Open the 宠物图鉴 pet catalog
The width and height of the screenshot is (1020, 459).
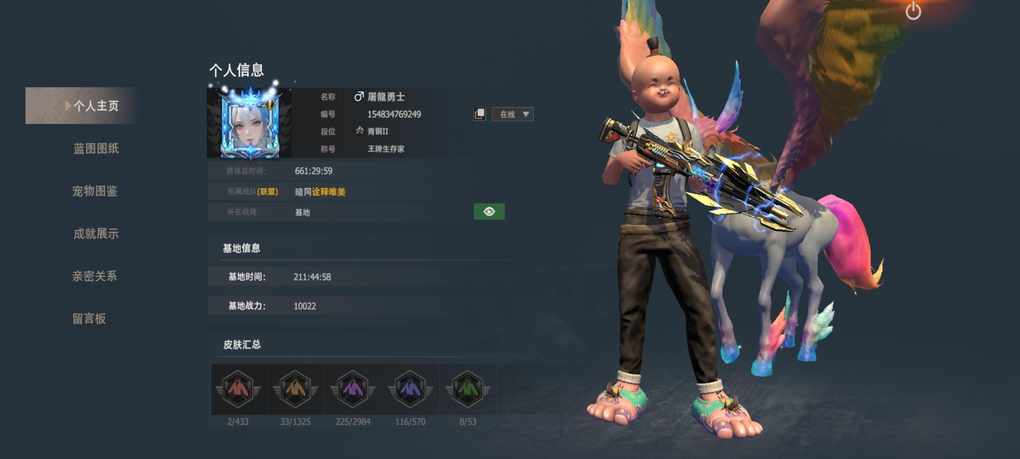95,191
